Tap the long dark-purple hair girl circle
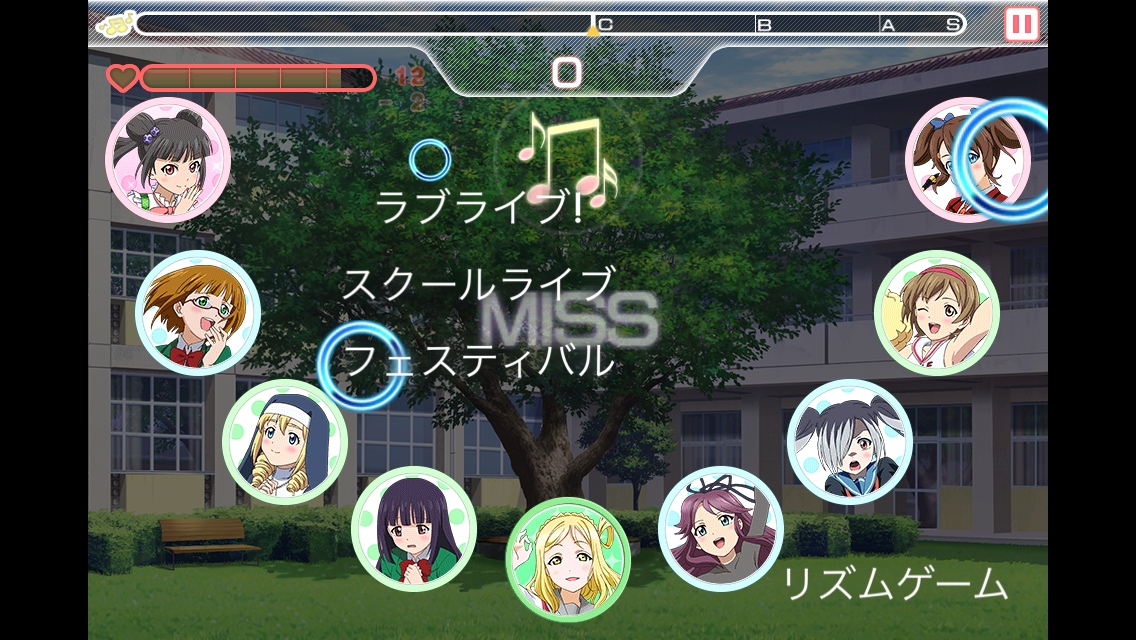1136x640 pixels. (x=413, y=529)
